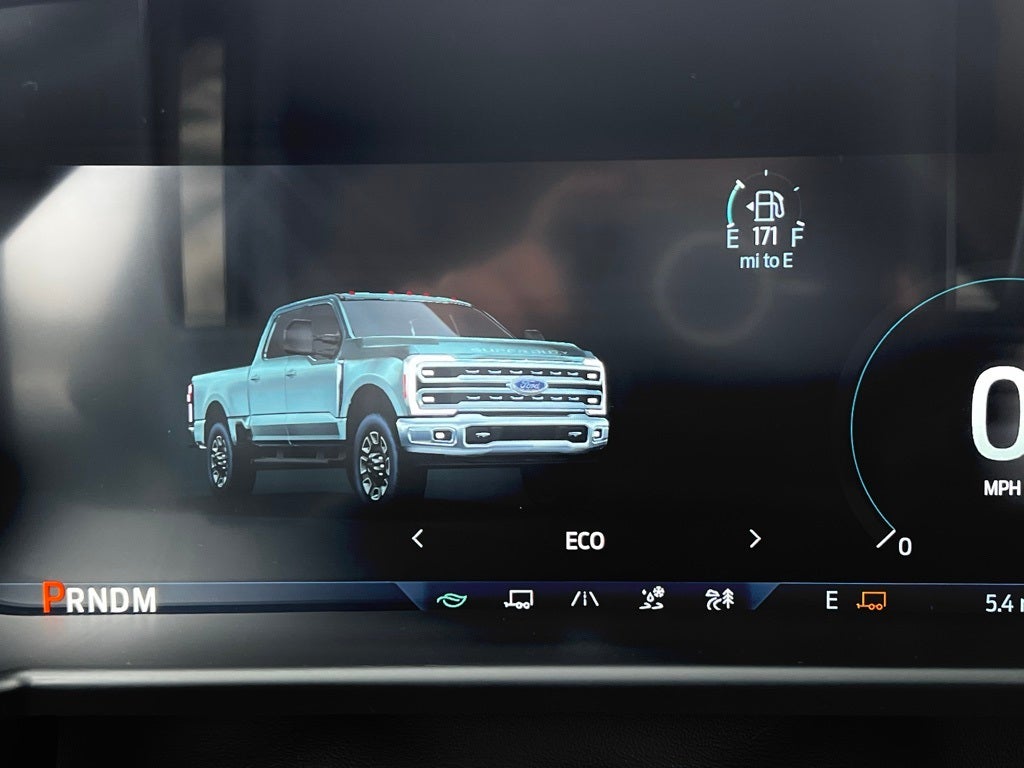The height and width of the screenshot is (768, 1024).
Task: Tap the fuel pump gauge icon
Action: pyautogui.click(x=767, y=207)
